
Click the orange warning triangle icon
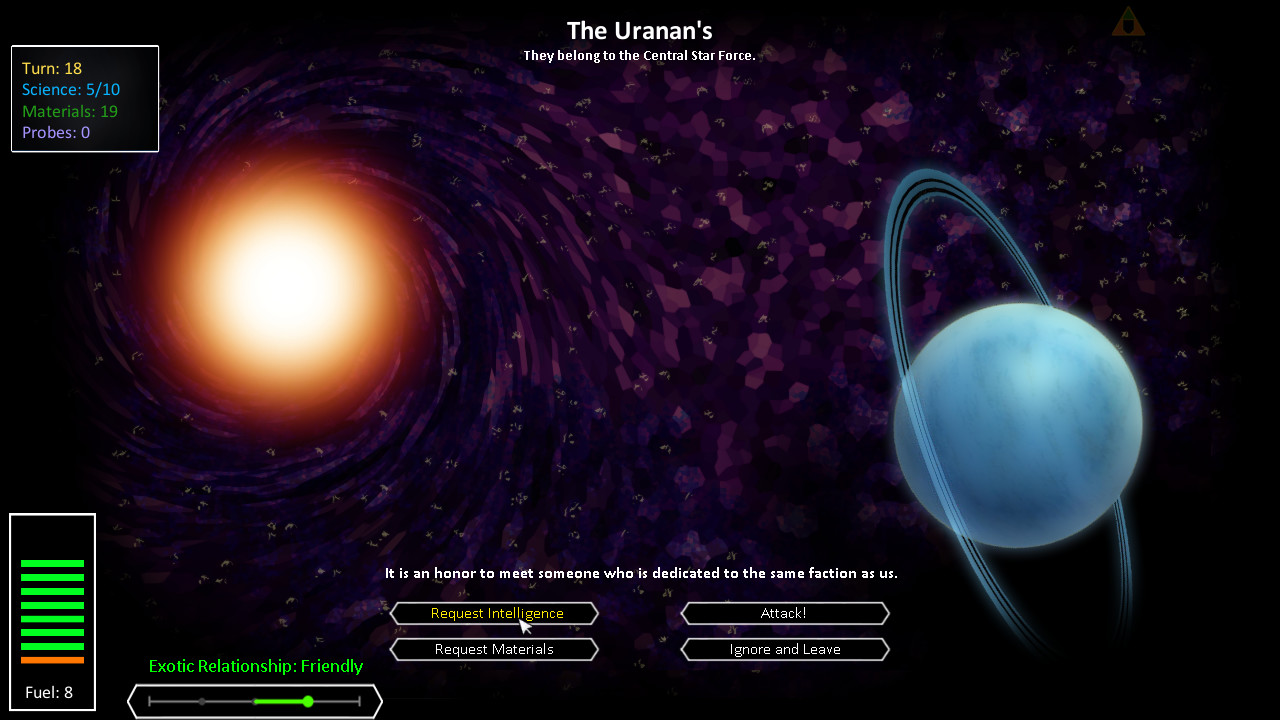(1128, 23)
